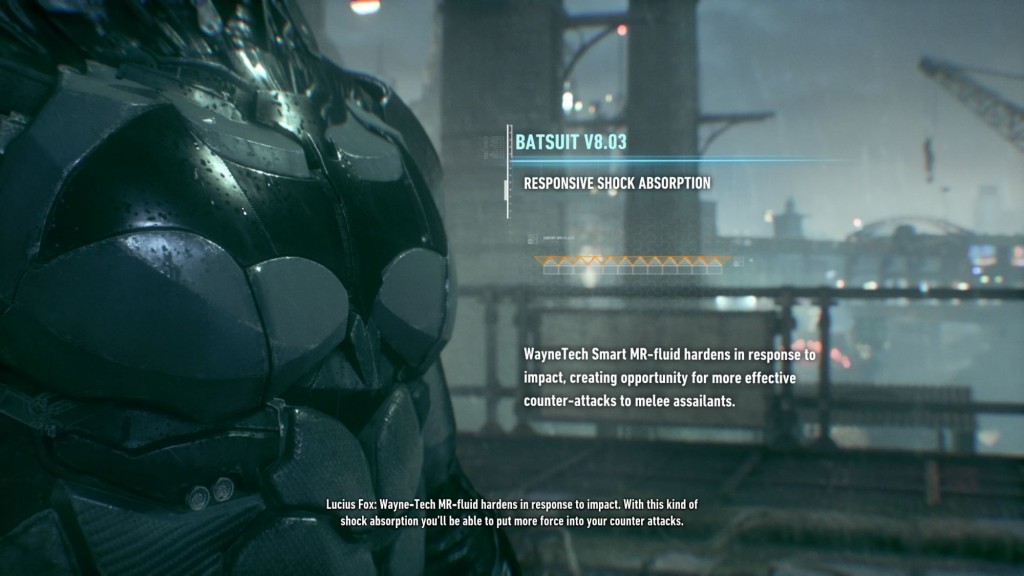Select the Responsive Shock Absorption upgrade
This screenshot has height=576, width=1024.
(x=617, y=184)
